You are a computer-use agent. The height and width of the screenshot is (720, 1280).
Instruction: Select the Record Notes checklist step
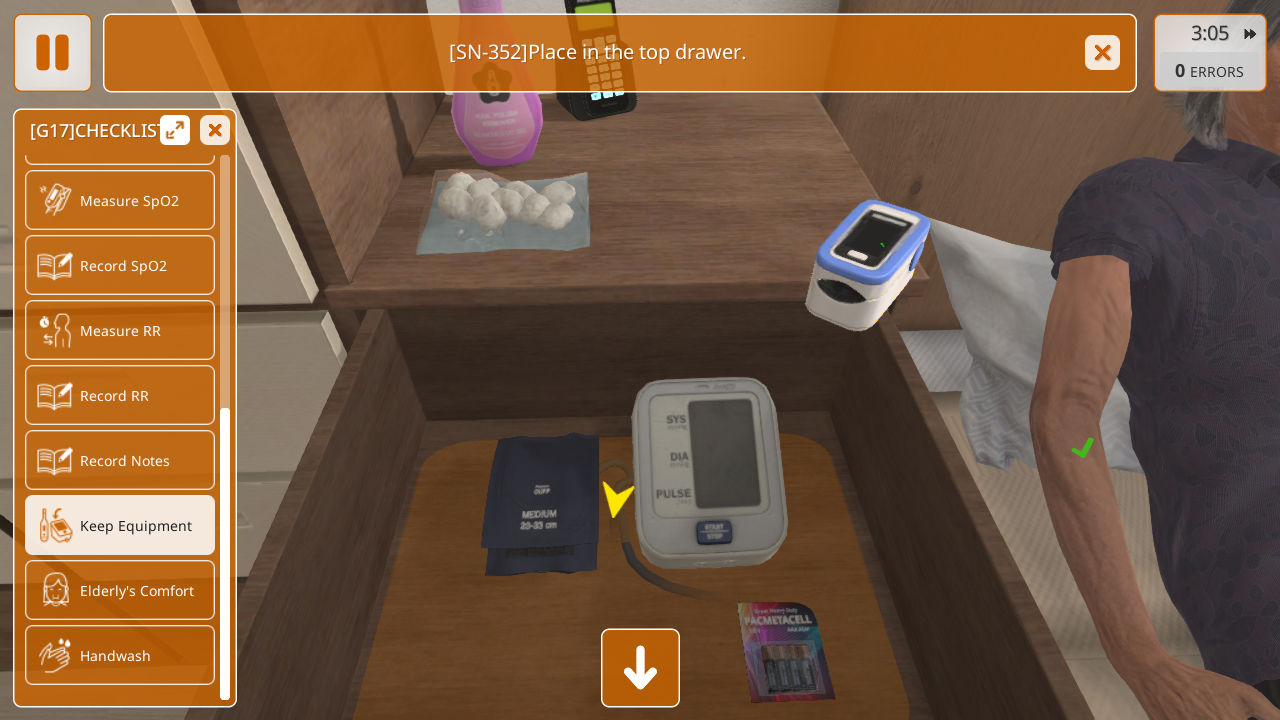[x=120, y=460]
